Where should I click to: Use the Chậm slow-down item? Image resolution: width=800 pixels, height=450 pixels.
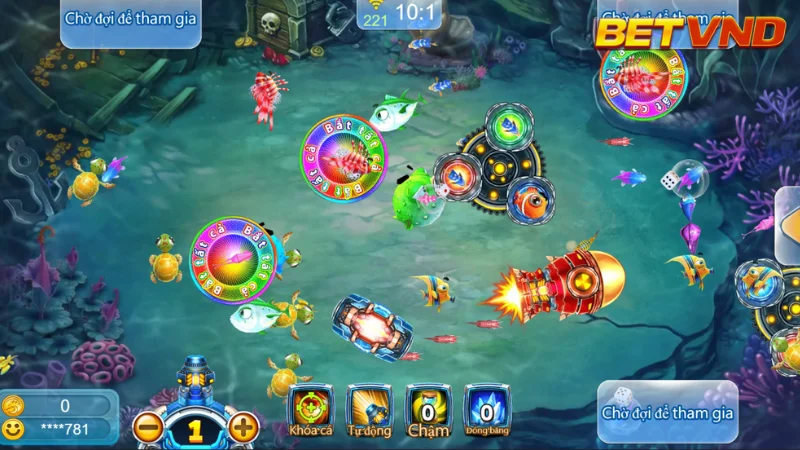(x=428, y=410)
